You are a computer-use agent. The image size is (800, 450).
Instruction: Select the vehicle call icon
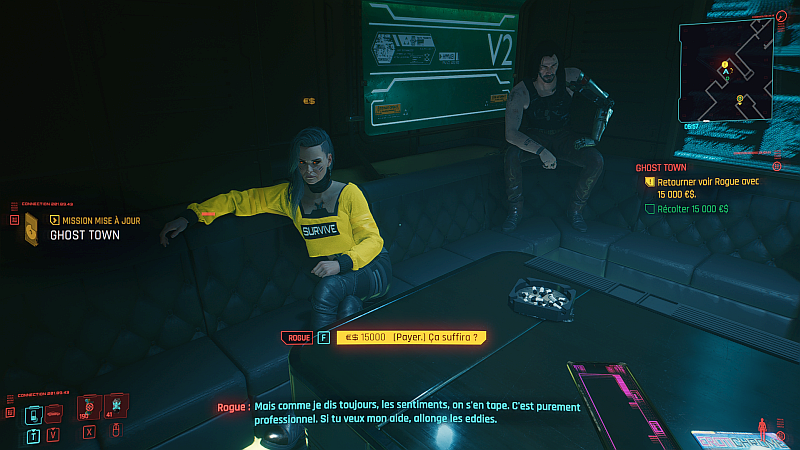click(54, 412)
